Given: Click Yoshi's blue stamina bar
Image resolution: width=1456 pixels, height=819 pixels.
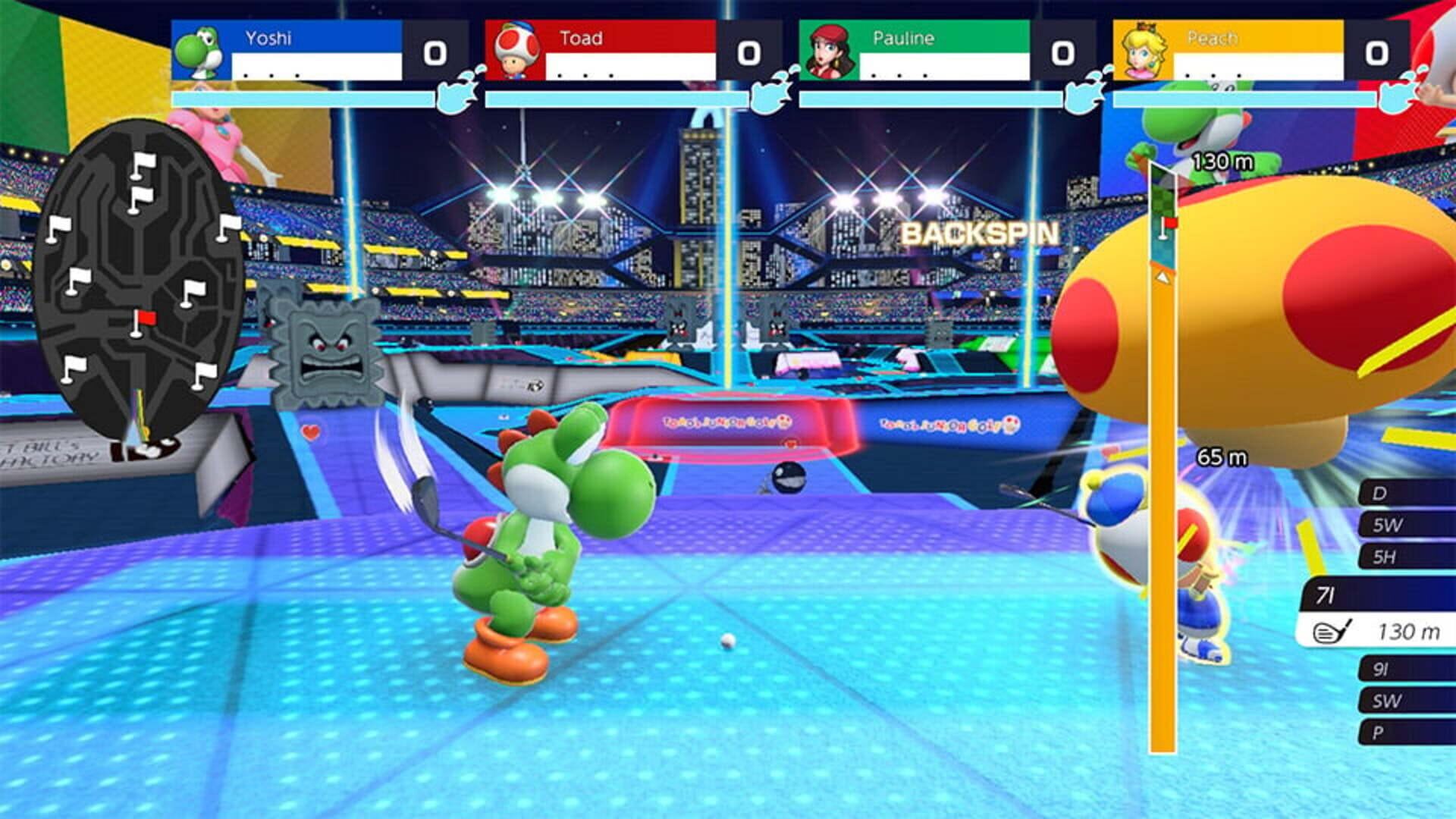Looking at the screenshot, I should (303, 97).
